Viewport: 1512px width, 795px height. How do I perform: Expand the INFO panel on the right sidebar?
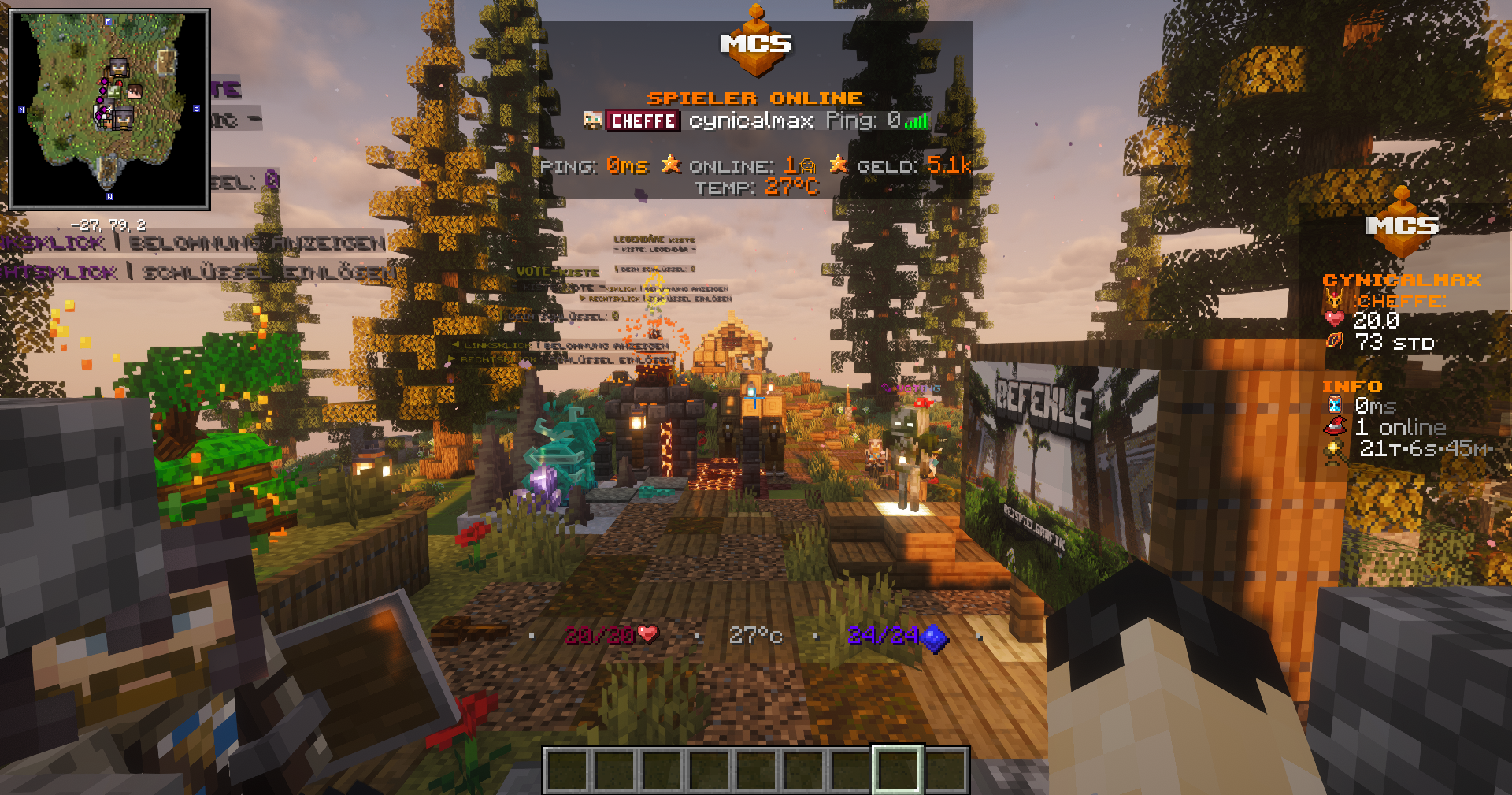click(x=1351, y=387)
